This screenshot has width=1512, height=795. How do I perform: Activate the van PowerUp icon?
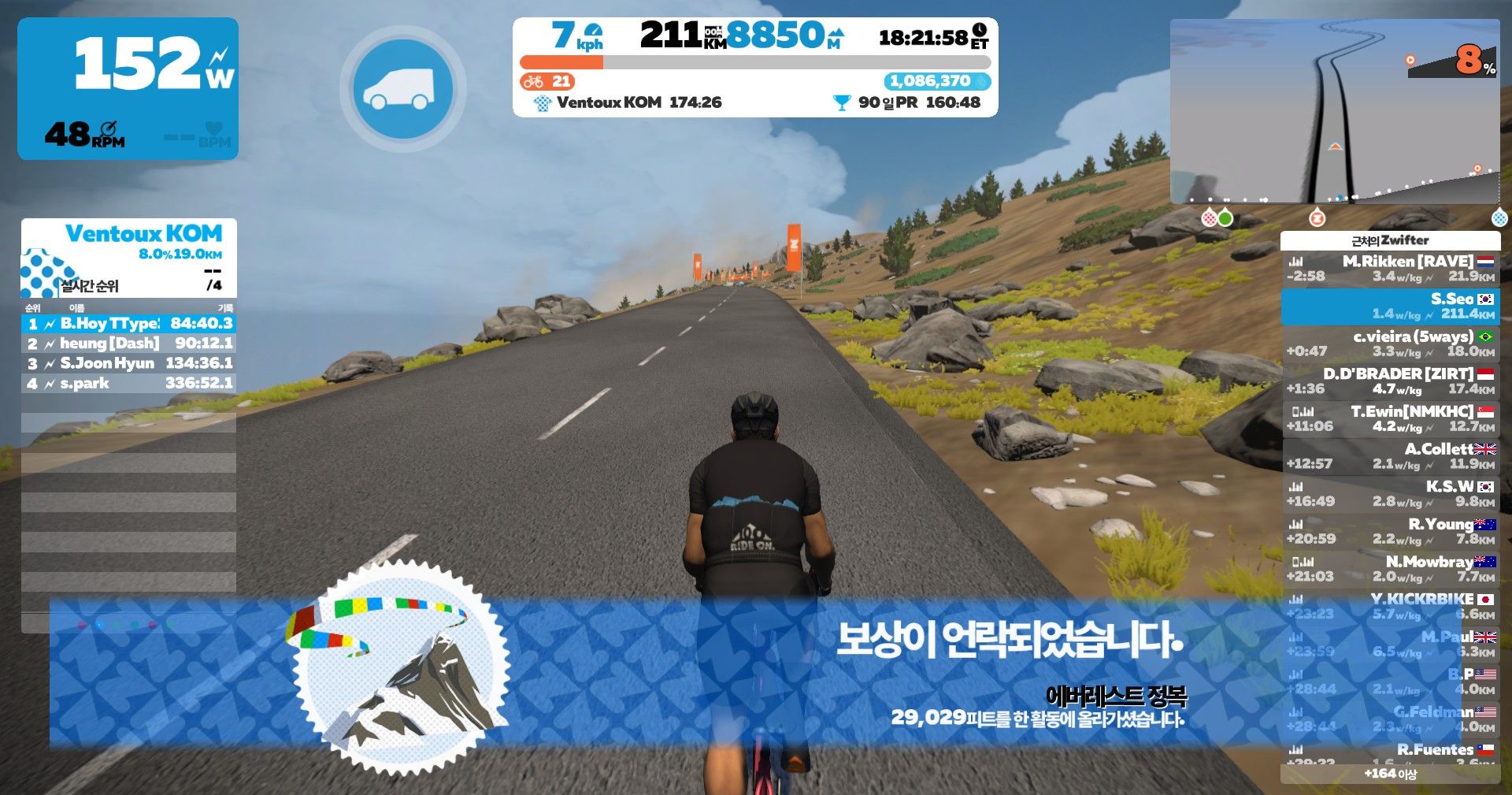[x=402, y=89]
